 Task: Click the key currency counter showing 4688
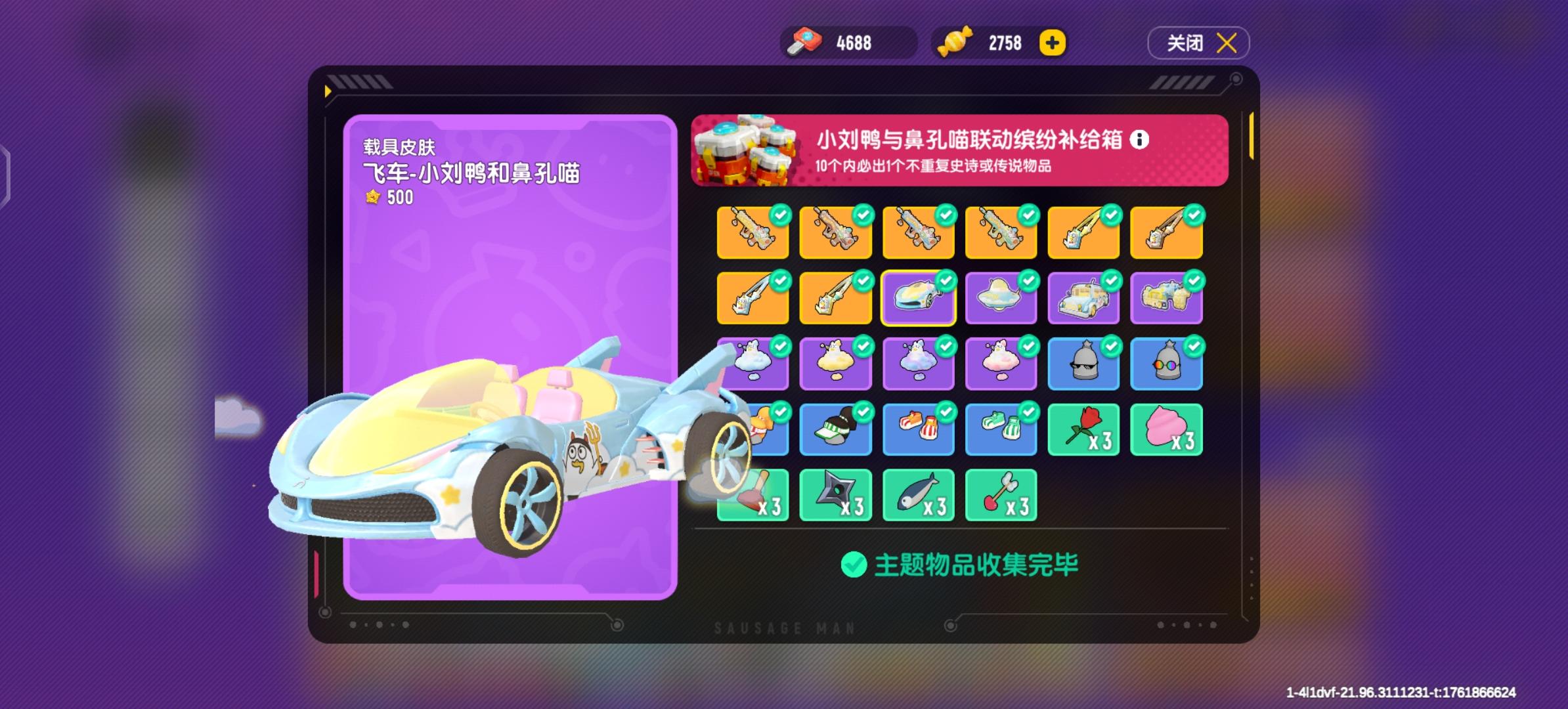click(847, 42)
